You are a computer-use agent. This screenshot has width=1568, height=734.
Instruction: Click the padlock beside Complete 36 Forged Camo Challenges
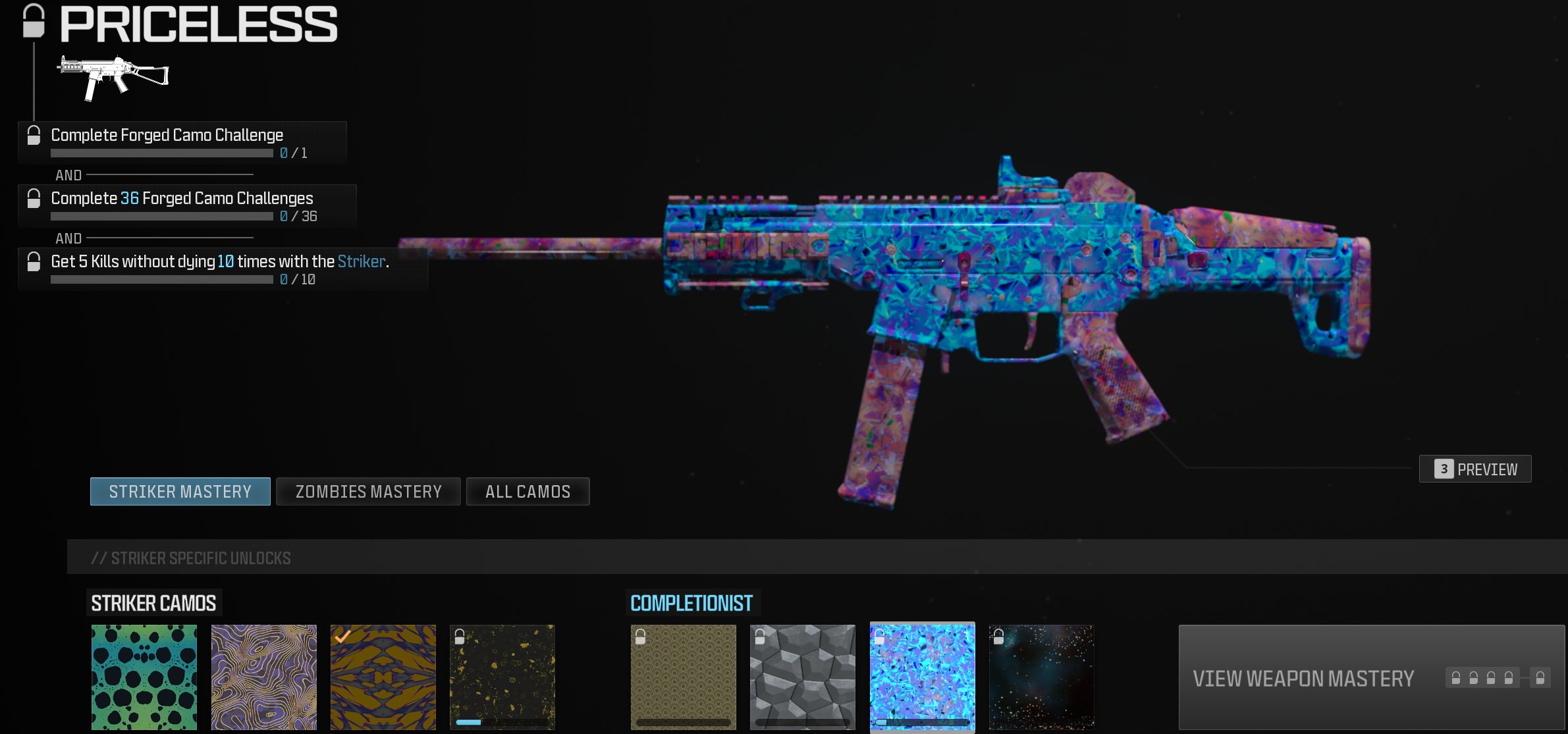point(32,201)
